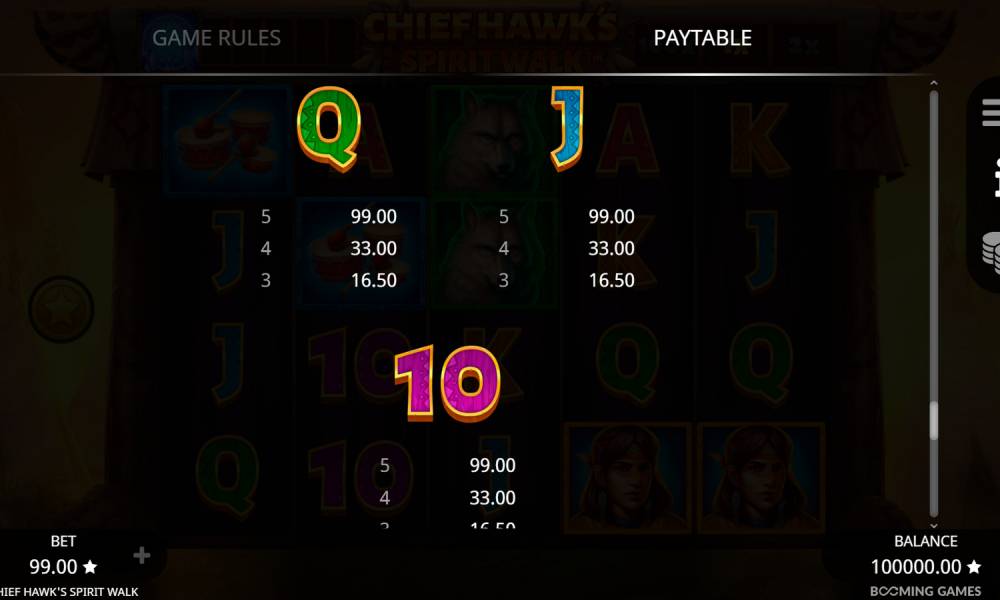This screenshot has height=600, width=1000.
Task: Increase the bet with the plus button
Action: (141, 555)
